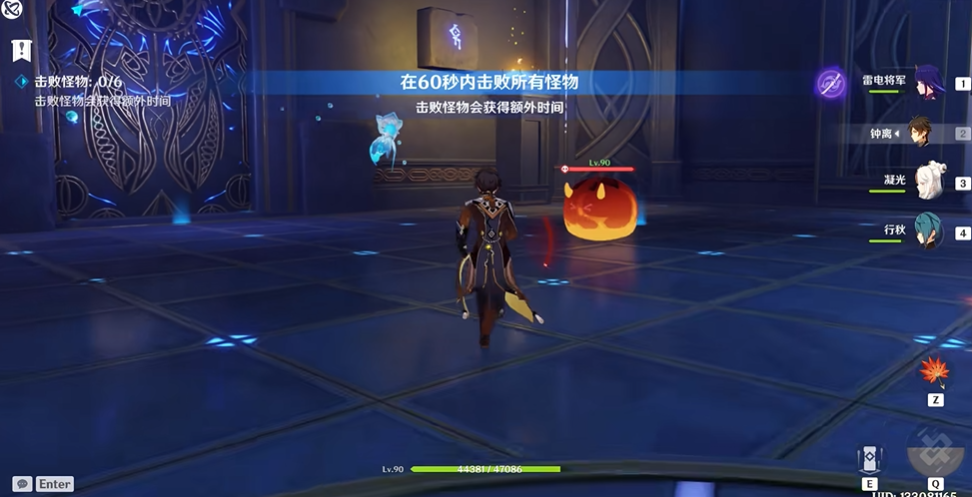Open the chat speech bubble icon

(22, 483)
